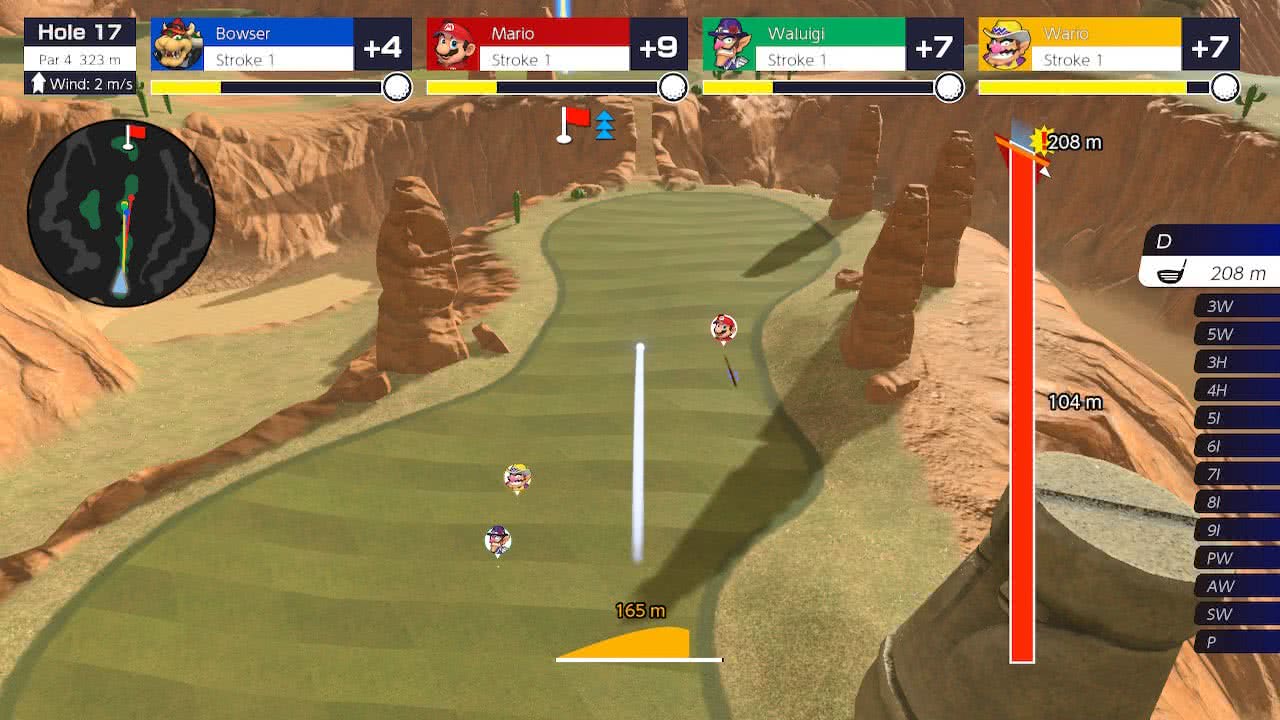Switch to the 4H club
The height and width of the screenshot is (720, 1280).
pos(1236,390)
